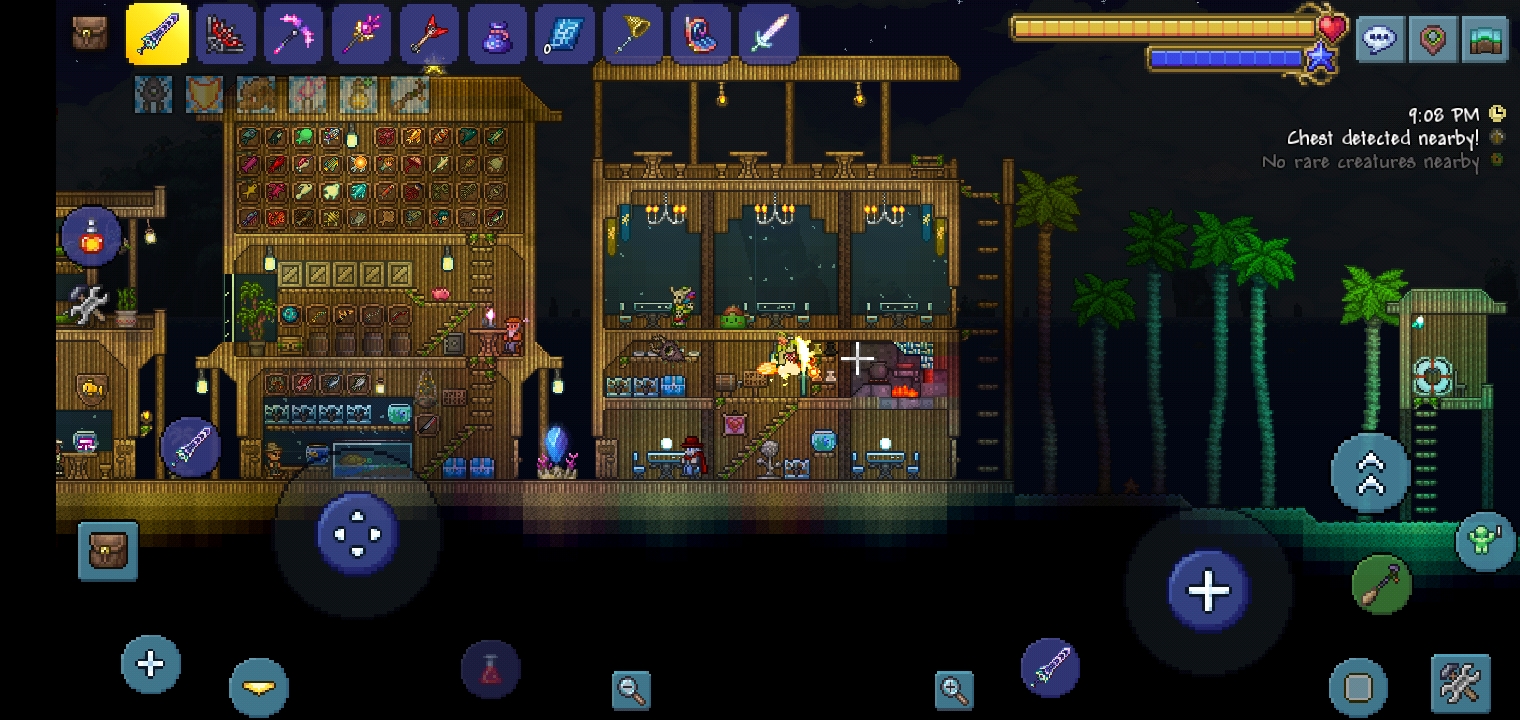
Task: Zoom in with the plus magnifier
Action: [x=954, y=689]
